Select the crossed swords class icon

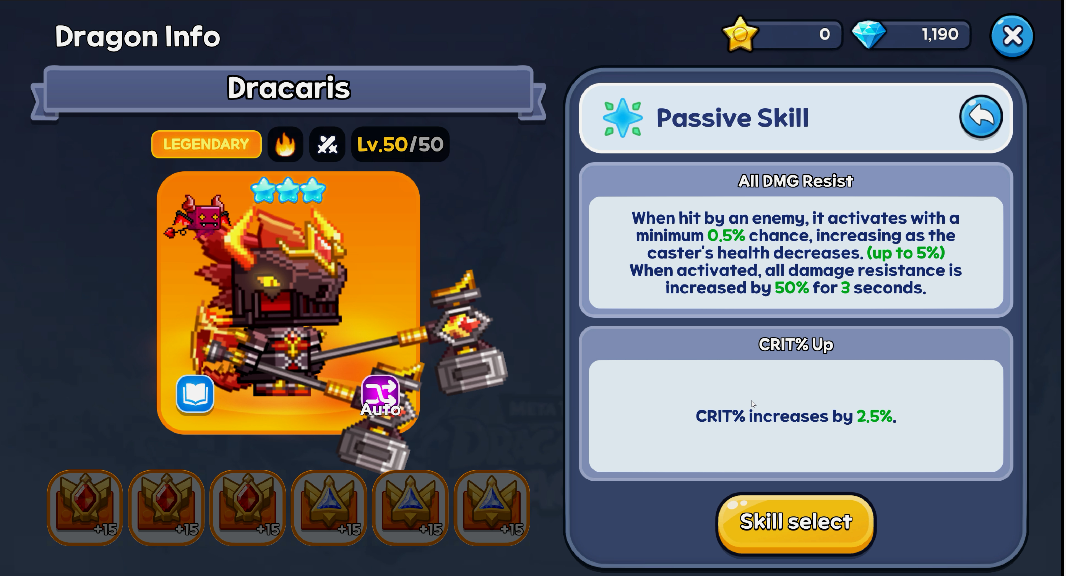[x=327, y=144]
